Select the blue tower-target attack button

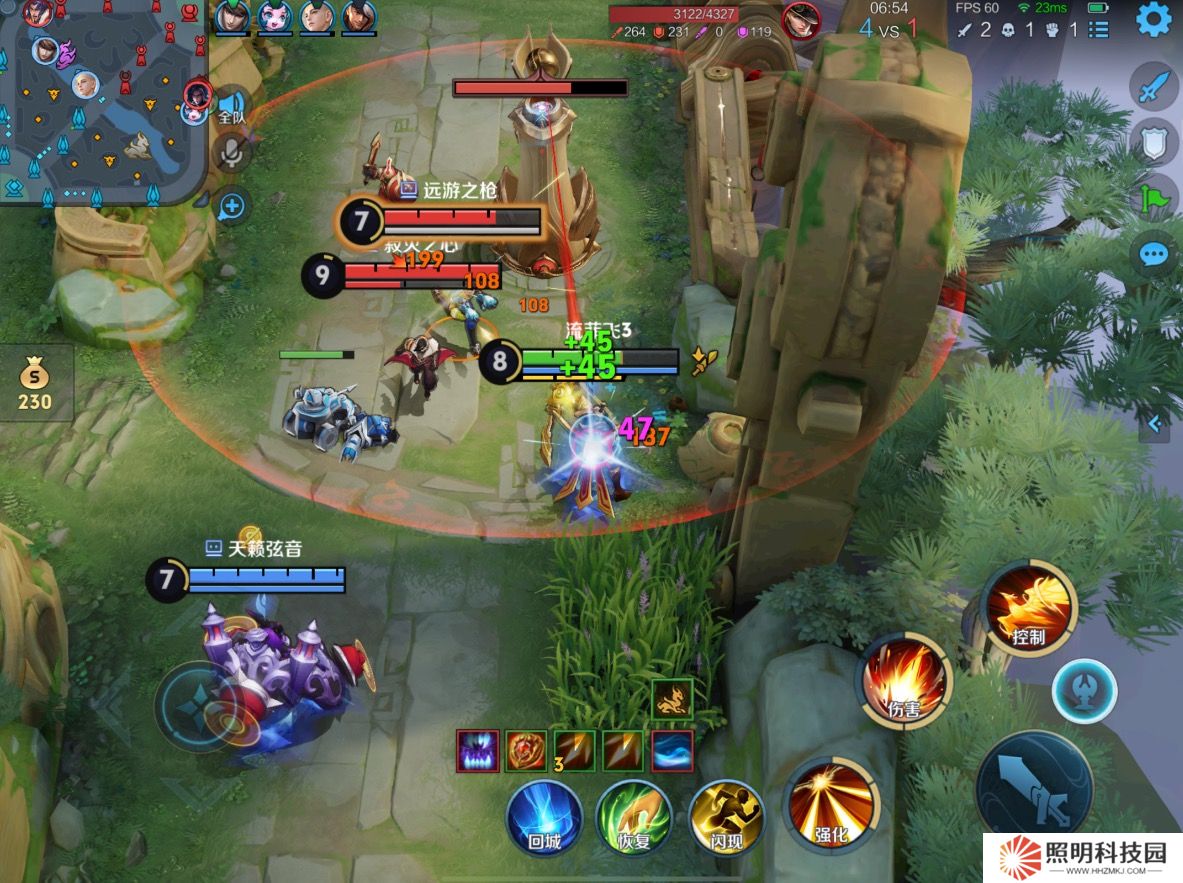1084,691
